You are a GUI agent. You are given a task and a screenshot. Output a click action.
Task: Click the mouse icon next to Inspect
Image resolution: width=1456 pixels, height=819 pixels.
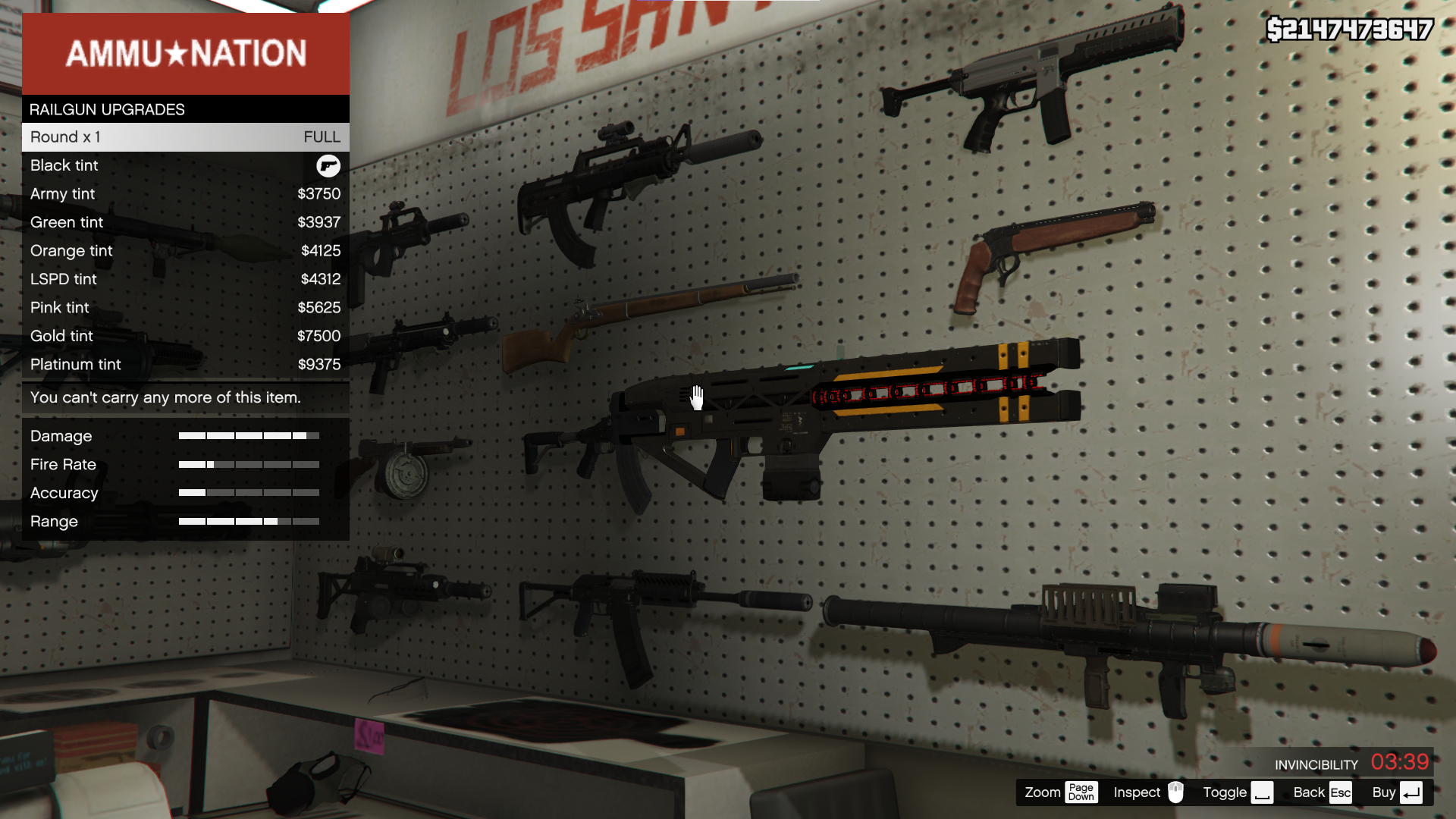click(x=1175, y=792)
